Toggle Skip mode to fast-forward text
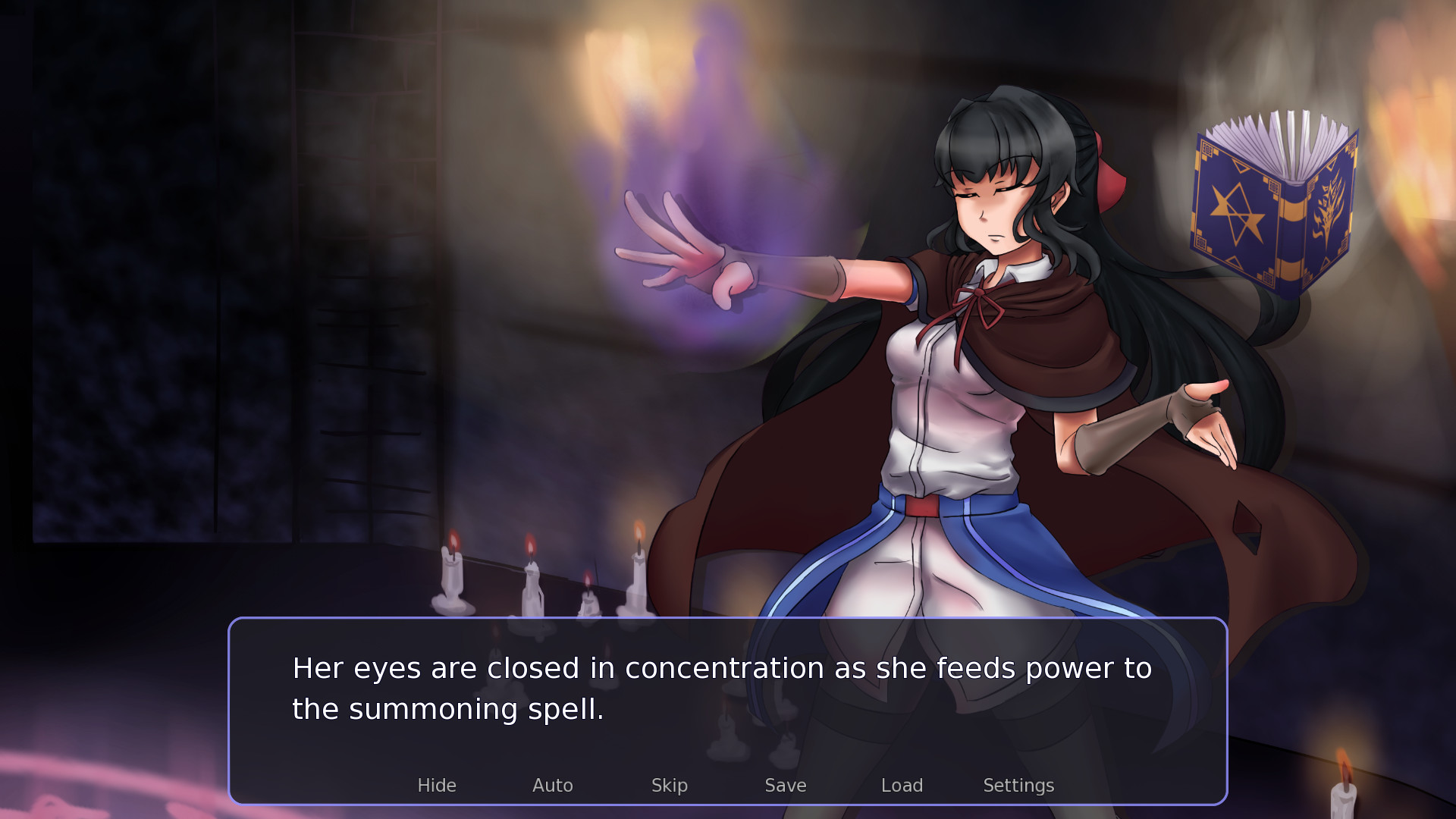The height and width of the screenshot is (819, 1456). click(670, 786)
